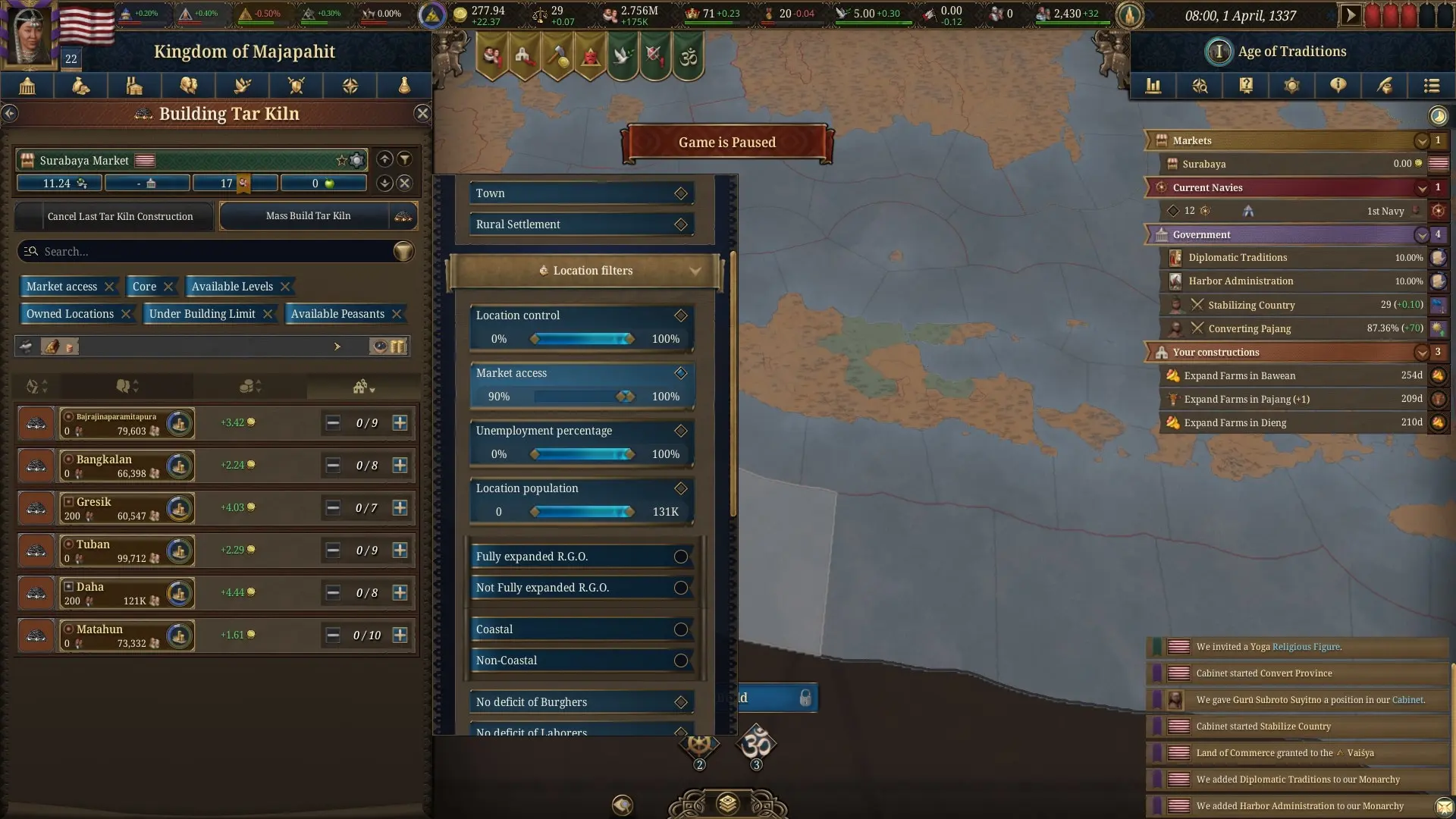
Task: Click Cancel Last Tar Kiln Construction
Action: [x=123, y=215]
